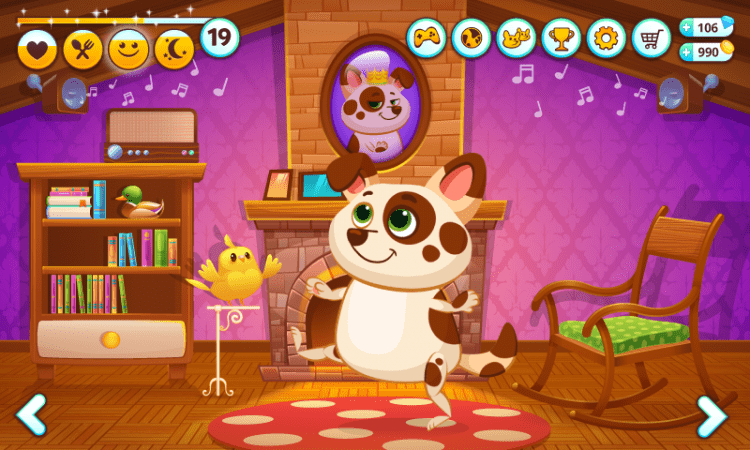View the trophy achievements
The height and width of the screenshot is (450, 750).
click(x=561, y=38)
